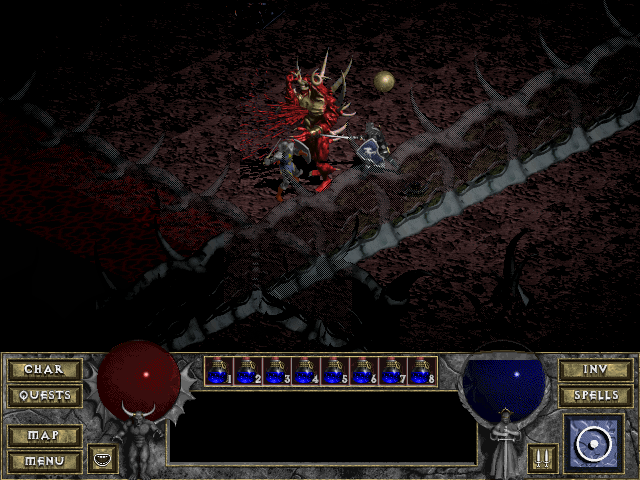Select the mana potion in belt slot 5
The height and width of the screenshot is (480, 640).
pos(334,371)
